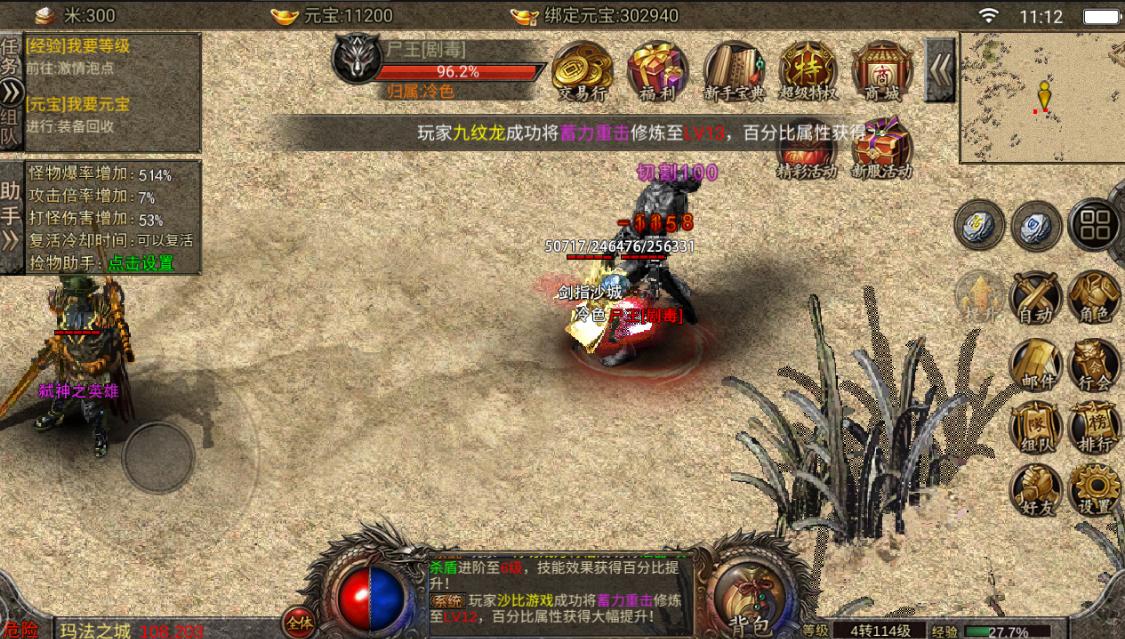Click the green 点击设置 pickup helper link
1125x639 pixels.
click(141, 263)
